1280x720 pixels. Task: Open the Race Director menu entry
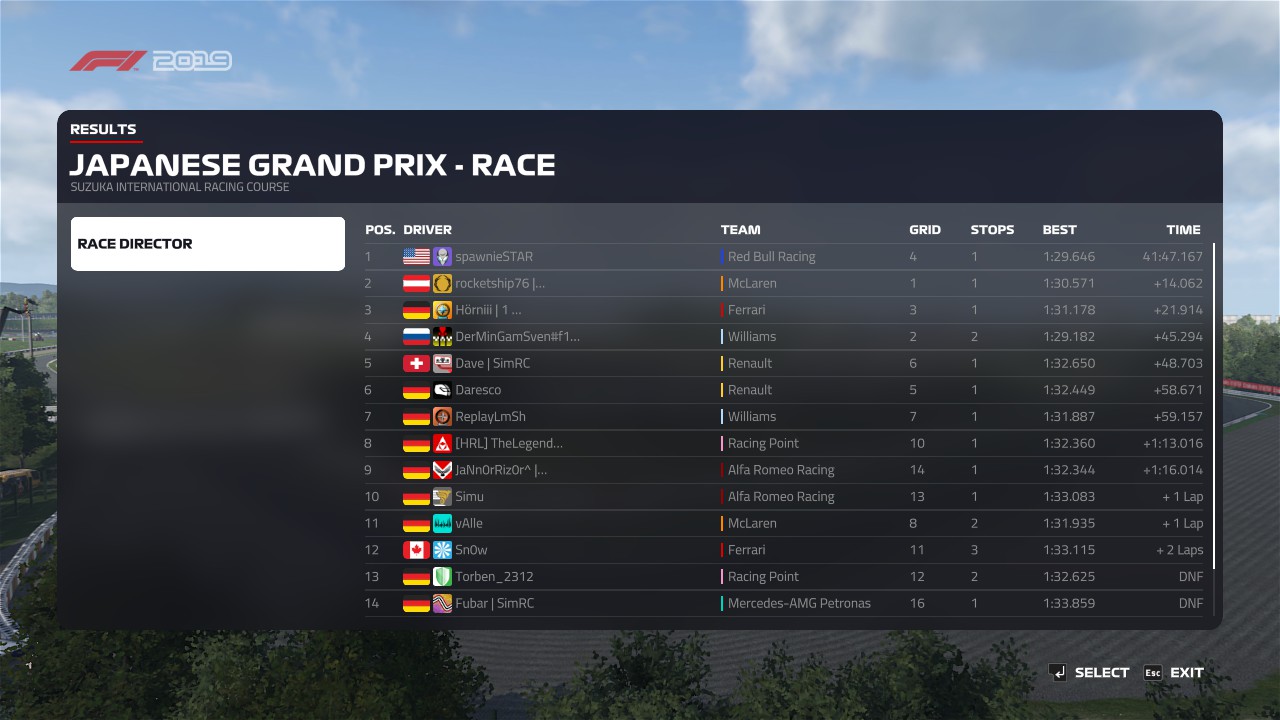(x=207, y=244)
